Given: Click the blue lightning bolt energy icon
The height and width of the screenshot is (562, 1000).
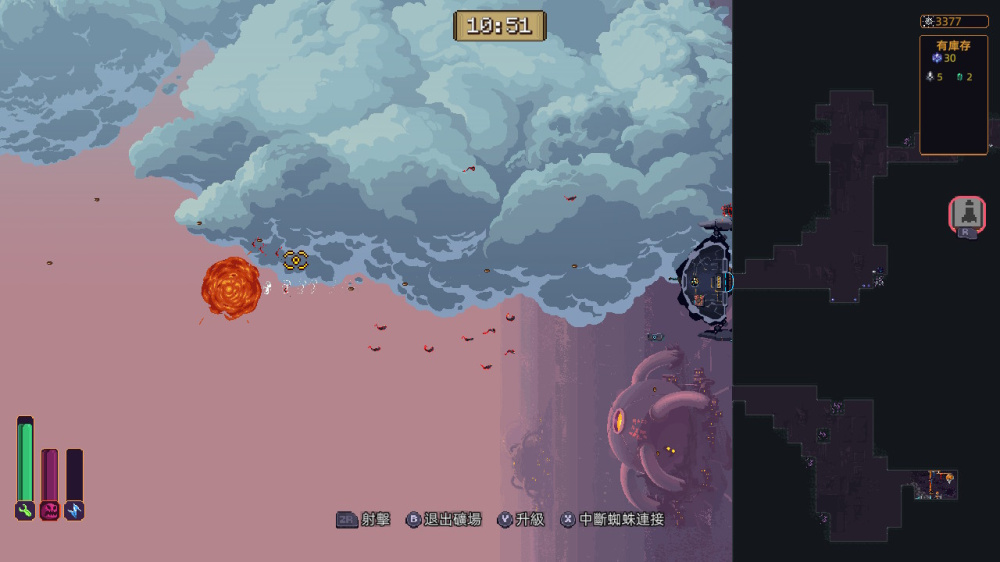Looking at the screenshot, I should pos(74,511).
